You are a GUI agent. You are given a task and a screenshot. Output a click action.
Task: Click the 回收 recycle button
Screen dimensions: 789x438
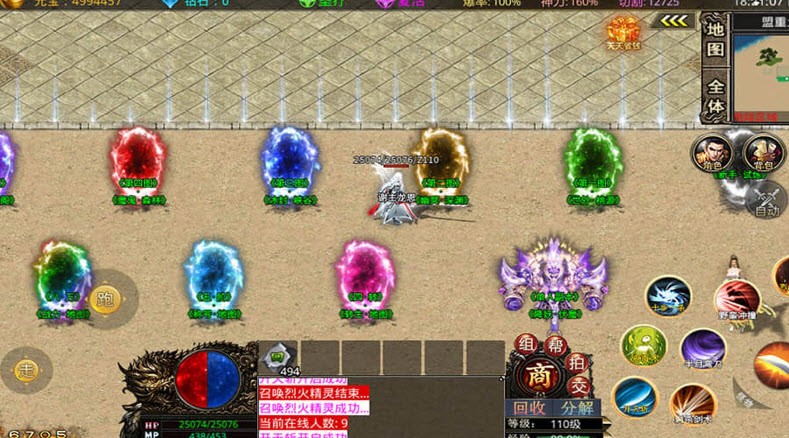[x=529, y=408]
